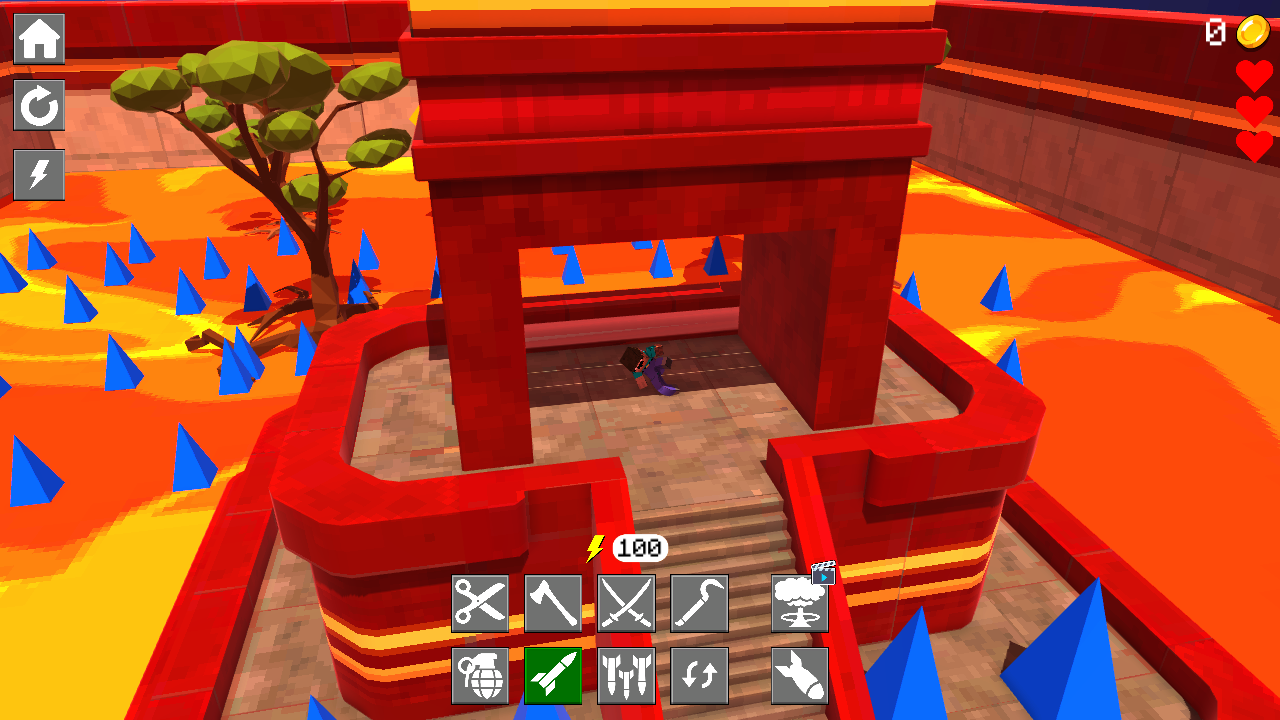
Task: Click the swap arrows slot
Action: [700, 675]
